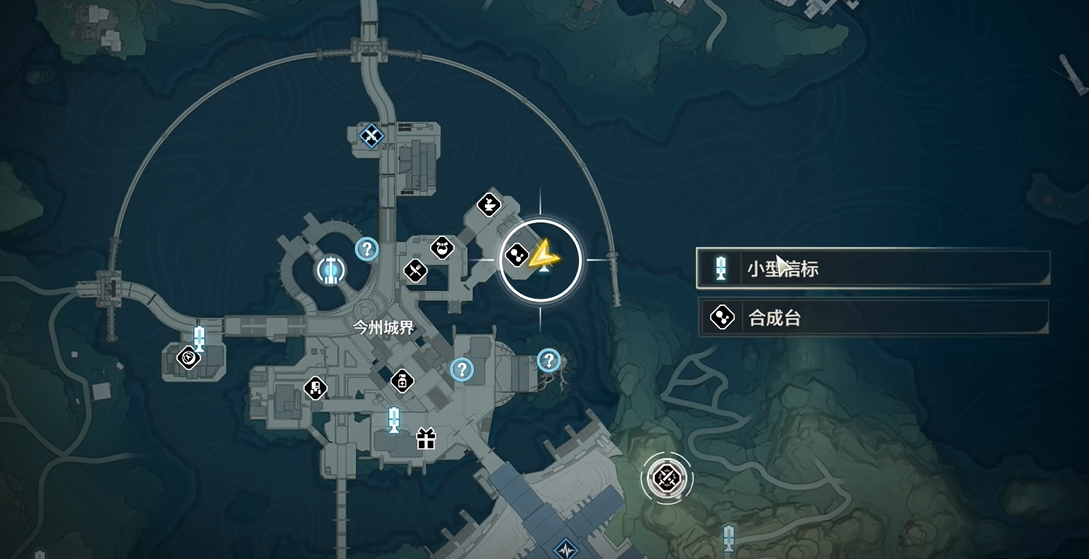Click the beacon marker above the gift box
1089x559 pixels.
point(394,420)
